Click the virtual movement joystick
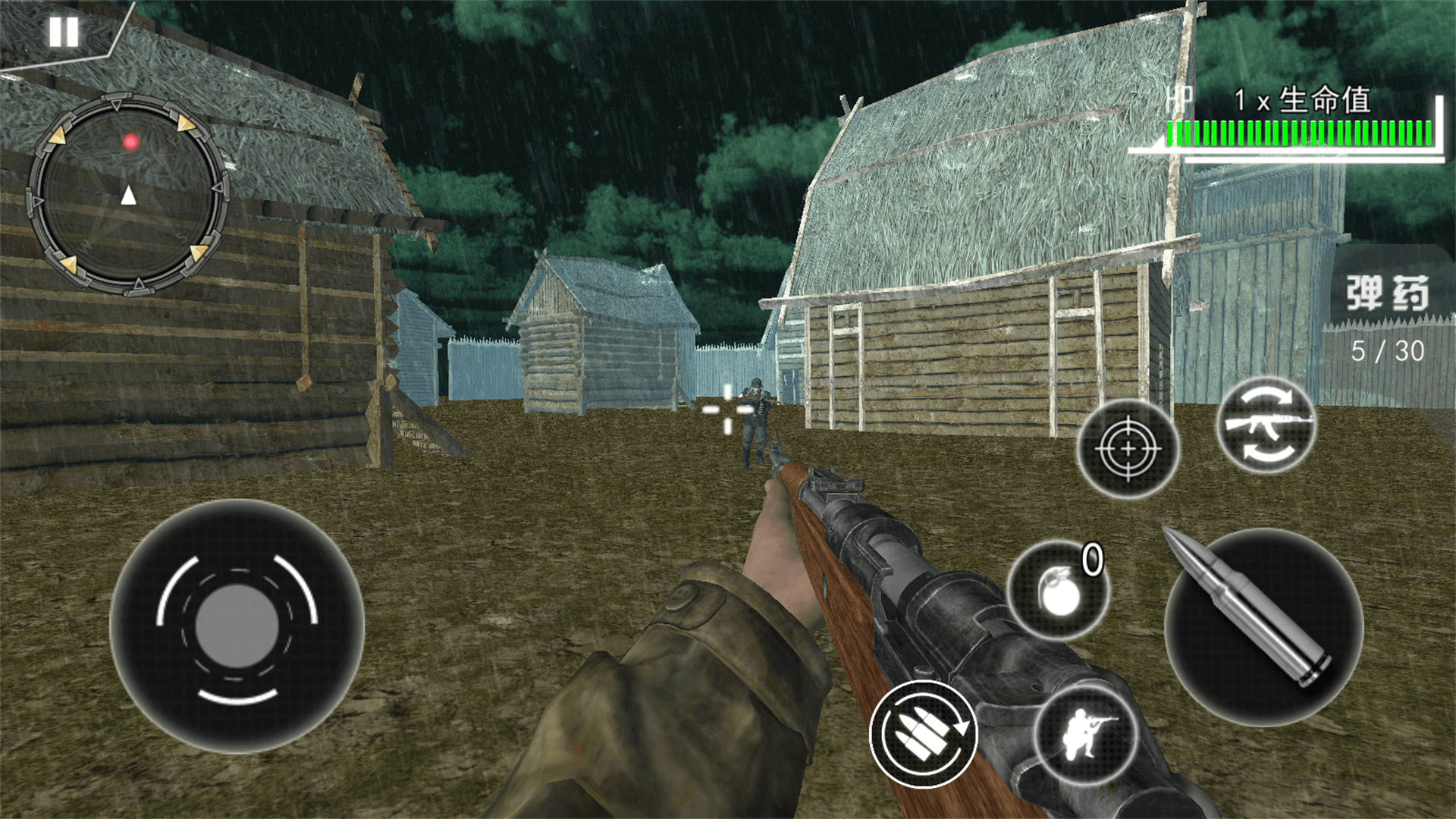This screenshot has width=1456, height=819. [x=237, y=626]
